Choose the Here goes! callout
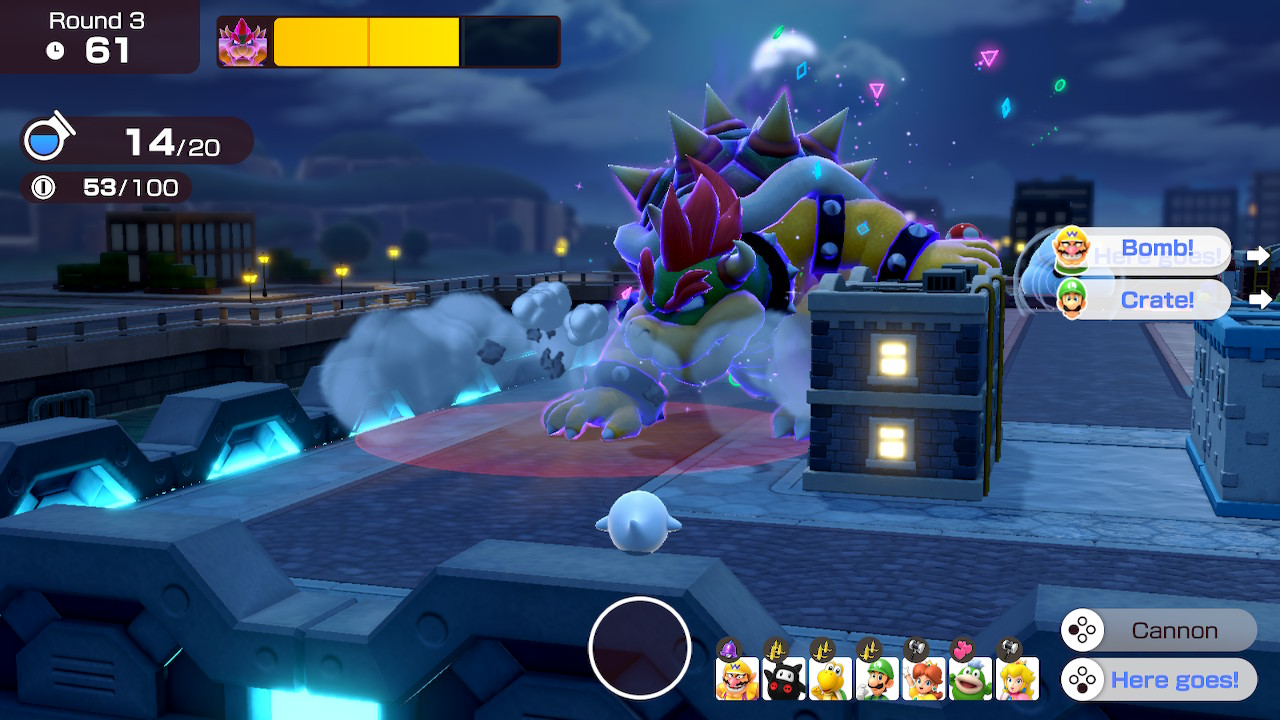Screen dimensions: 1280x720 point(1158,680)
